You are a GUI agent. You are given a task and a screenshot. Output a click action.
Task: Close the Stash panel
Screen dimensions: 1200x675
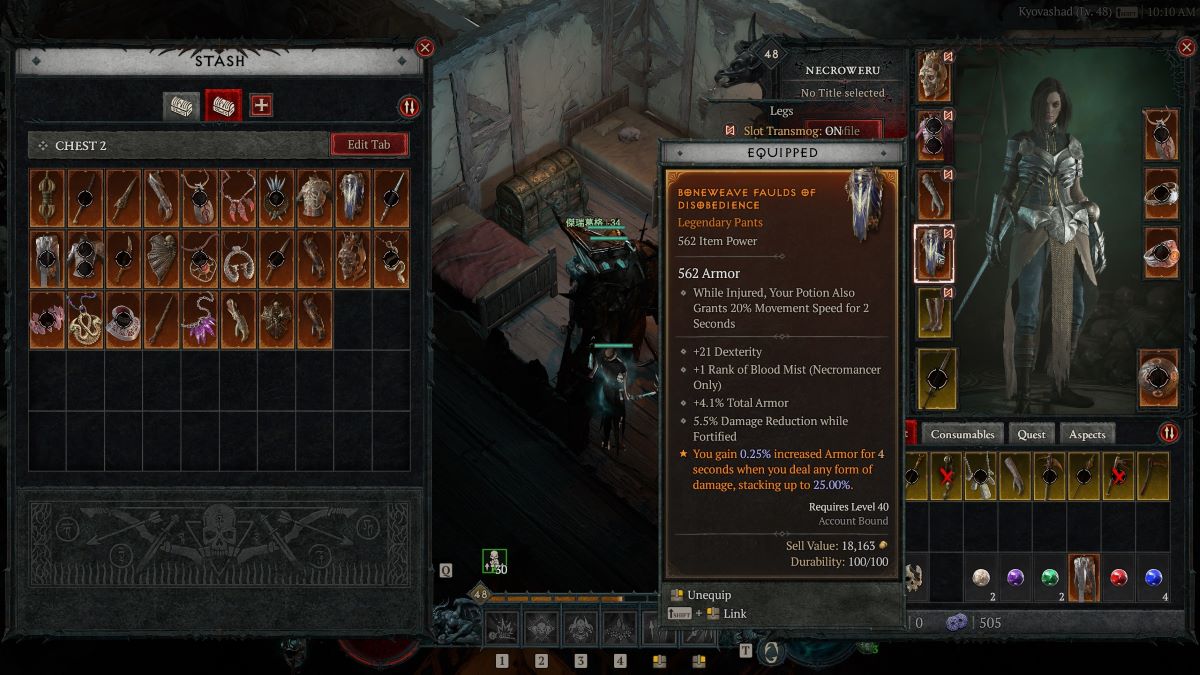(425, 47)
